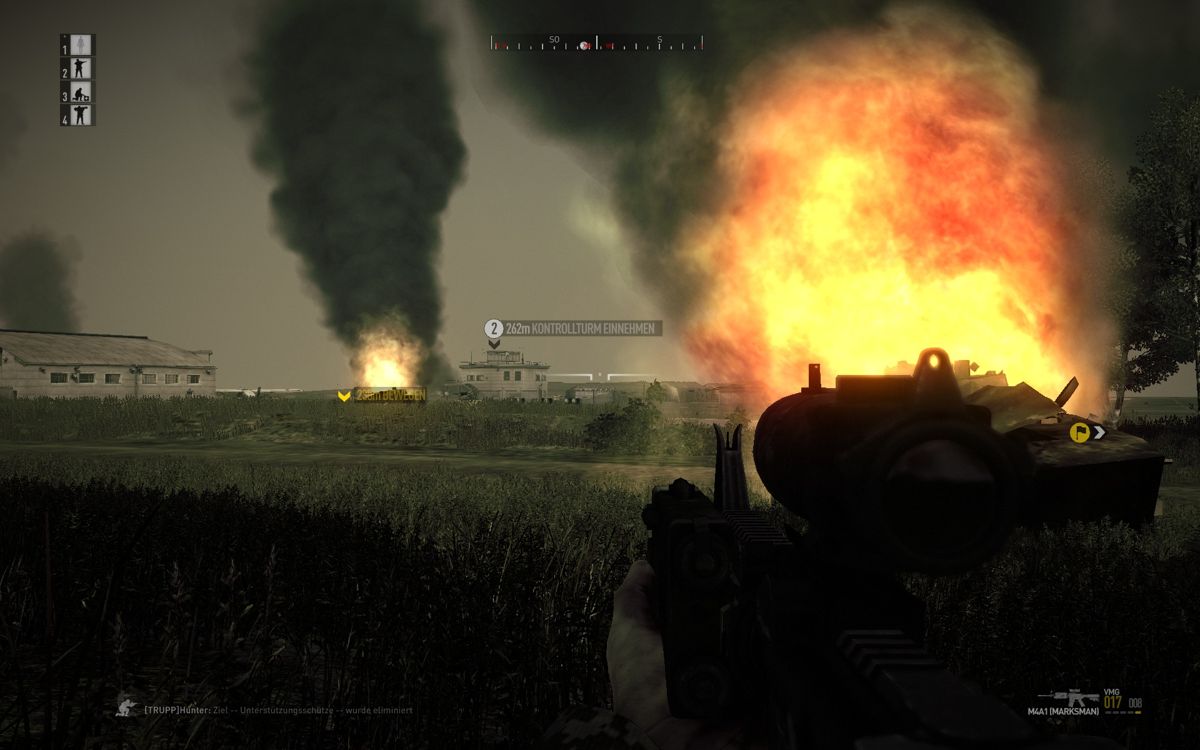Viewport: 1200px width, 750px height.
Task: Select squad member 2 aiming rifleman icon
Action: point(82,69)
